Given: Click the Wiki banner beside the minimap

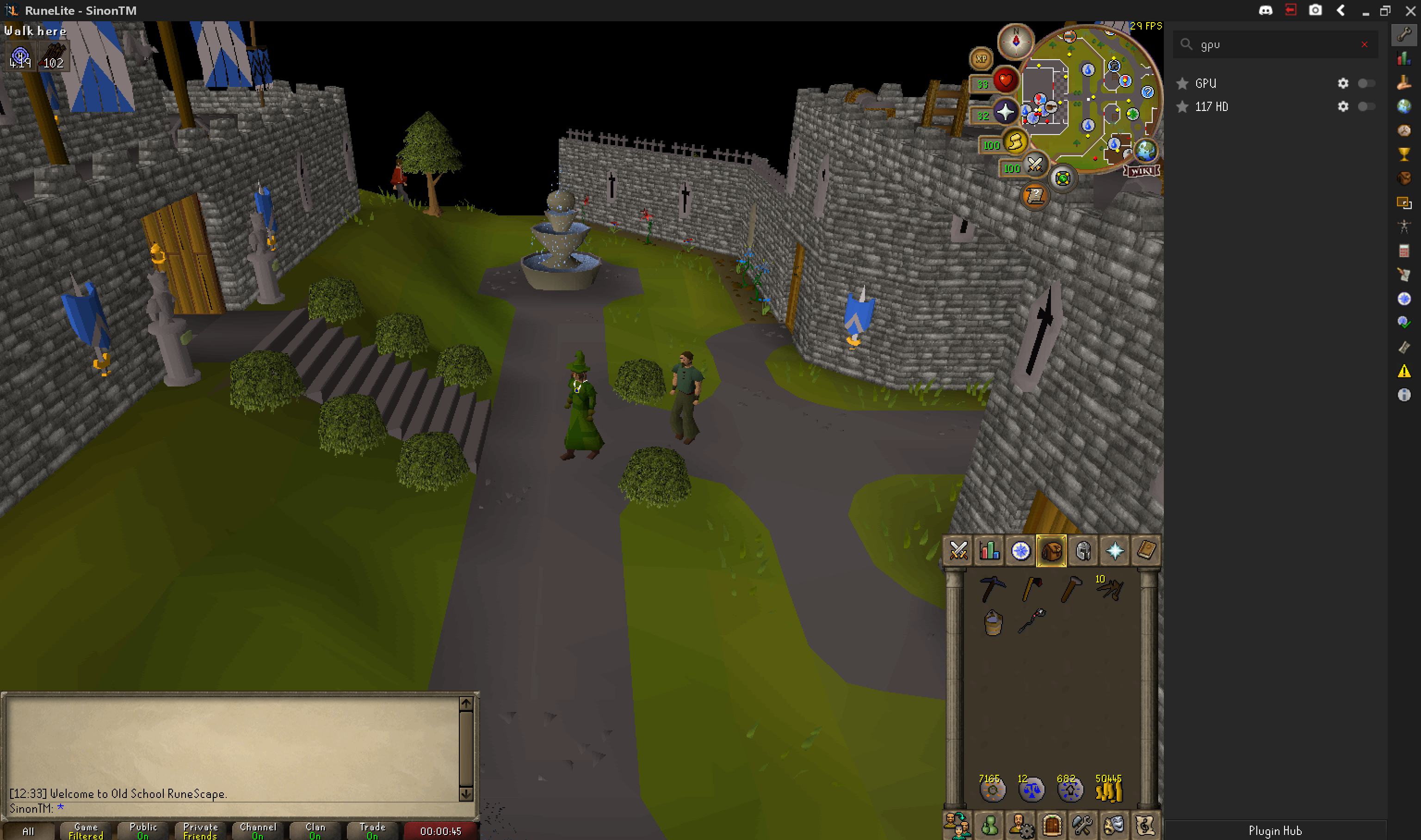Looking at the screenshot, I should (1141, 172).
